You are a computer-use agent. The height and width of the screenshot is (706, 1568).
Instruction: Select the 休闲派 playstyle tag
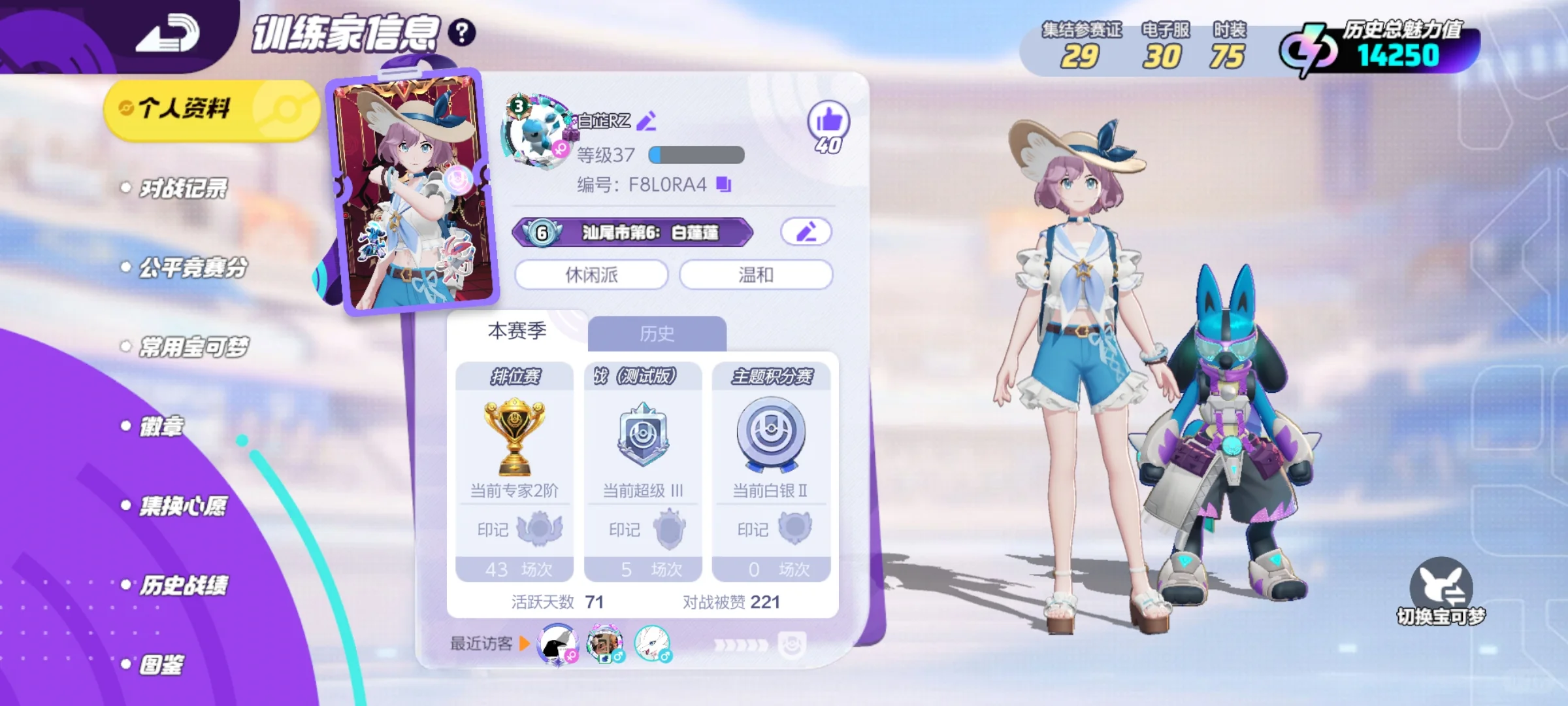591,275
